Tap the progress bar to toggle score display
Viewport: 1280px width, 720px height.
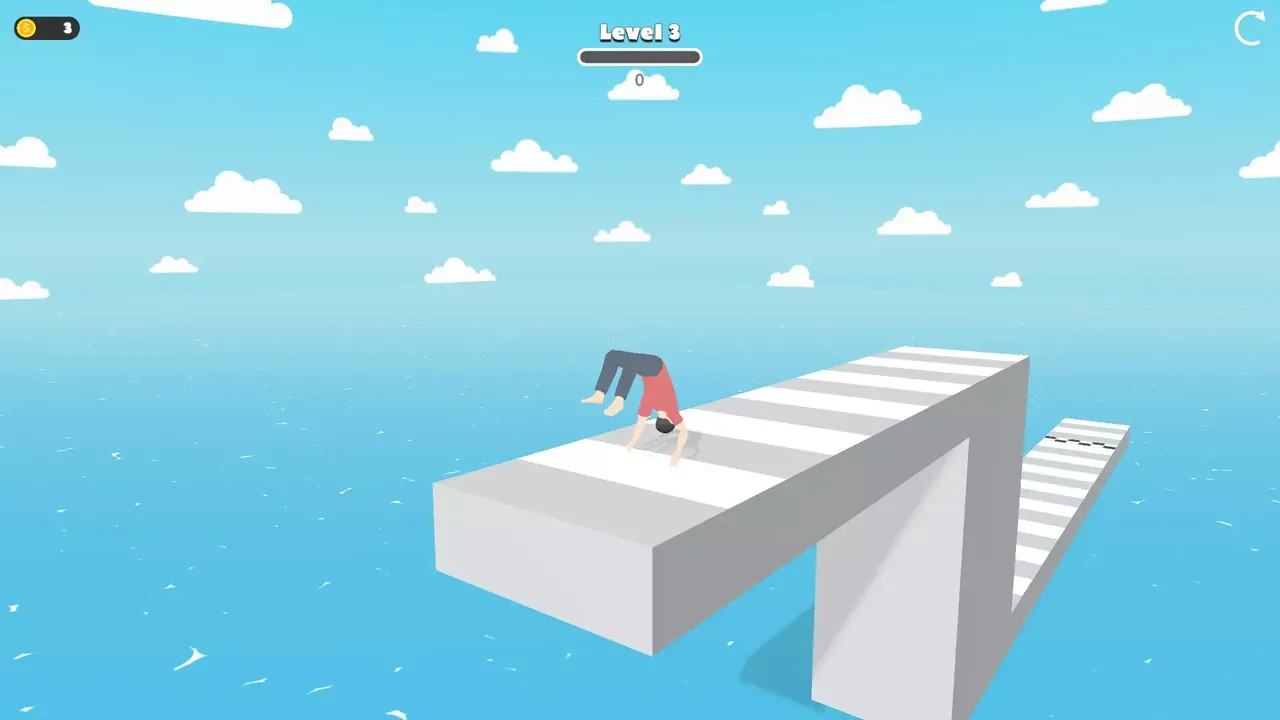[x=639, y=57]
